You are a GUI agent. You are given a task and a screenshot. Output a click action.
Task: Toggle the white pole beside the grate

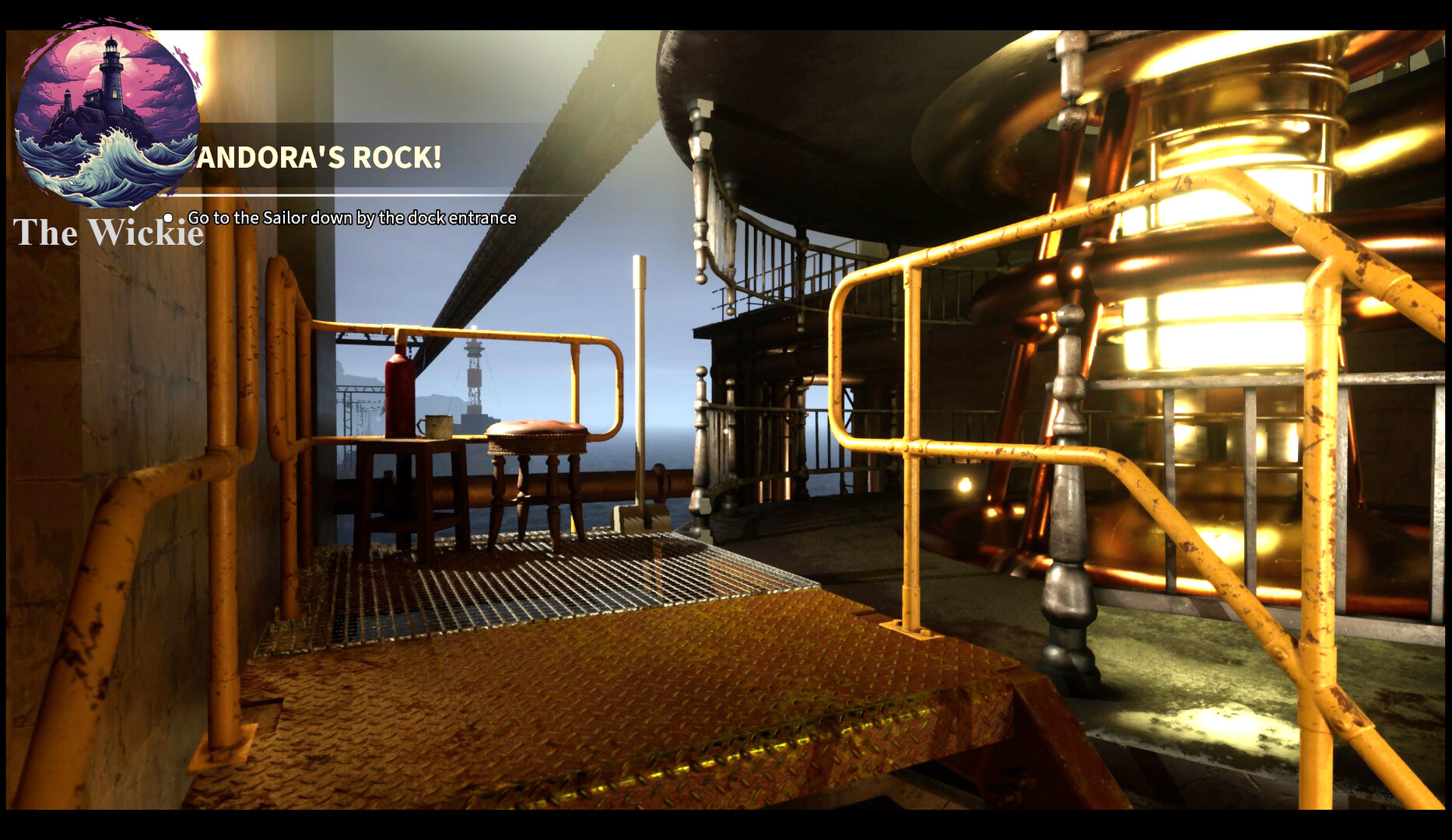[x=640, y=327]
